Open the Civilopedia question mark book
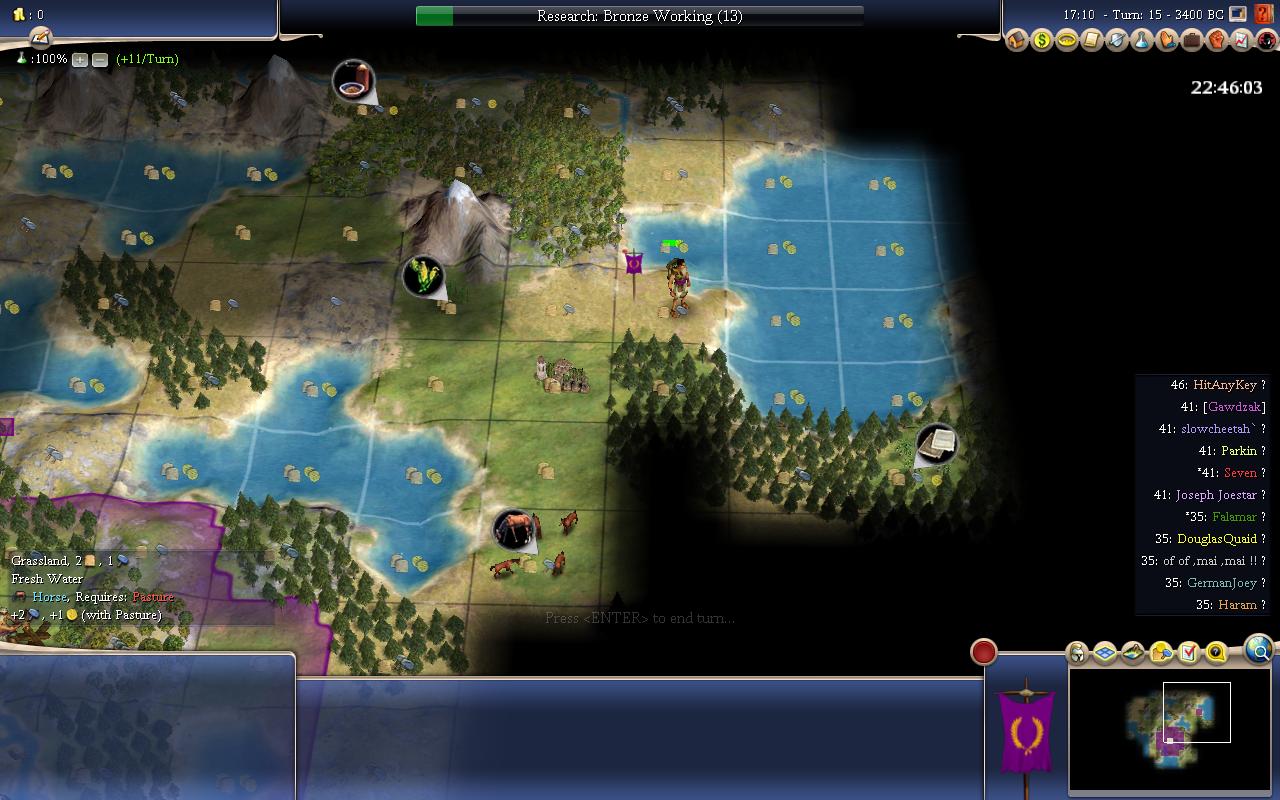The width and height of the screenshot is (1280, 800). click(1264, 14)
